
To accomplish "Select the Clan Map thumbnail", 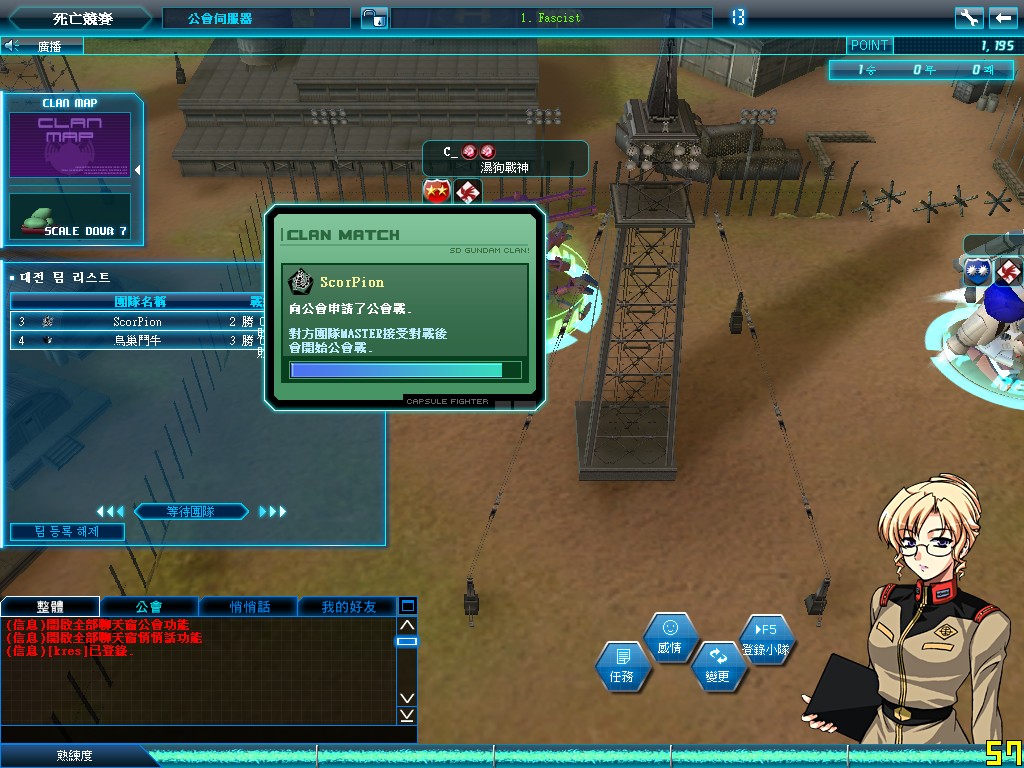I will 70,144.
